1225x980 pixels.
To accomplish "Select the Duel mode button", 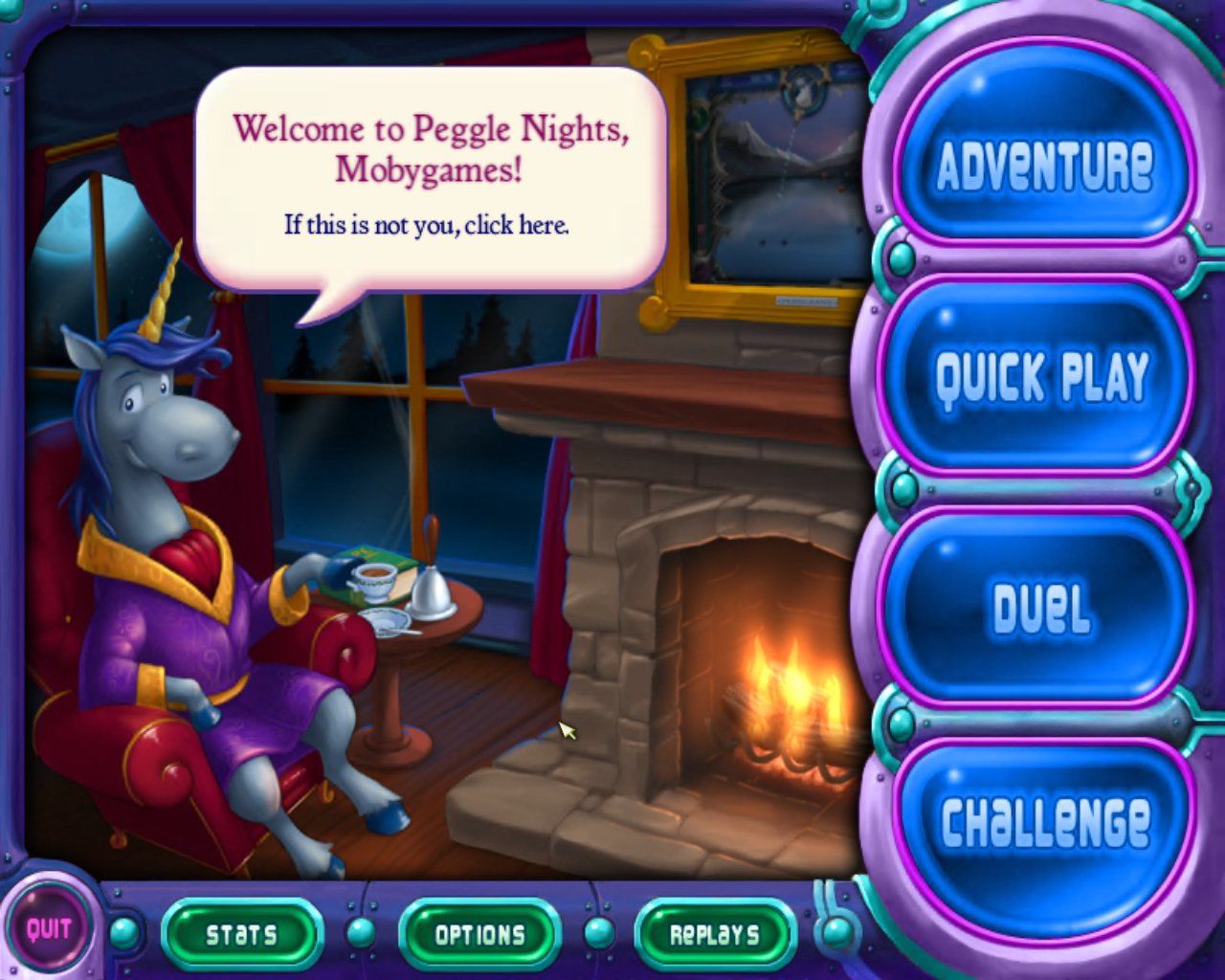I will 1041,609.
